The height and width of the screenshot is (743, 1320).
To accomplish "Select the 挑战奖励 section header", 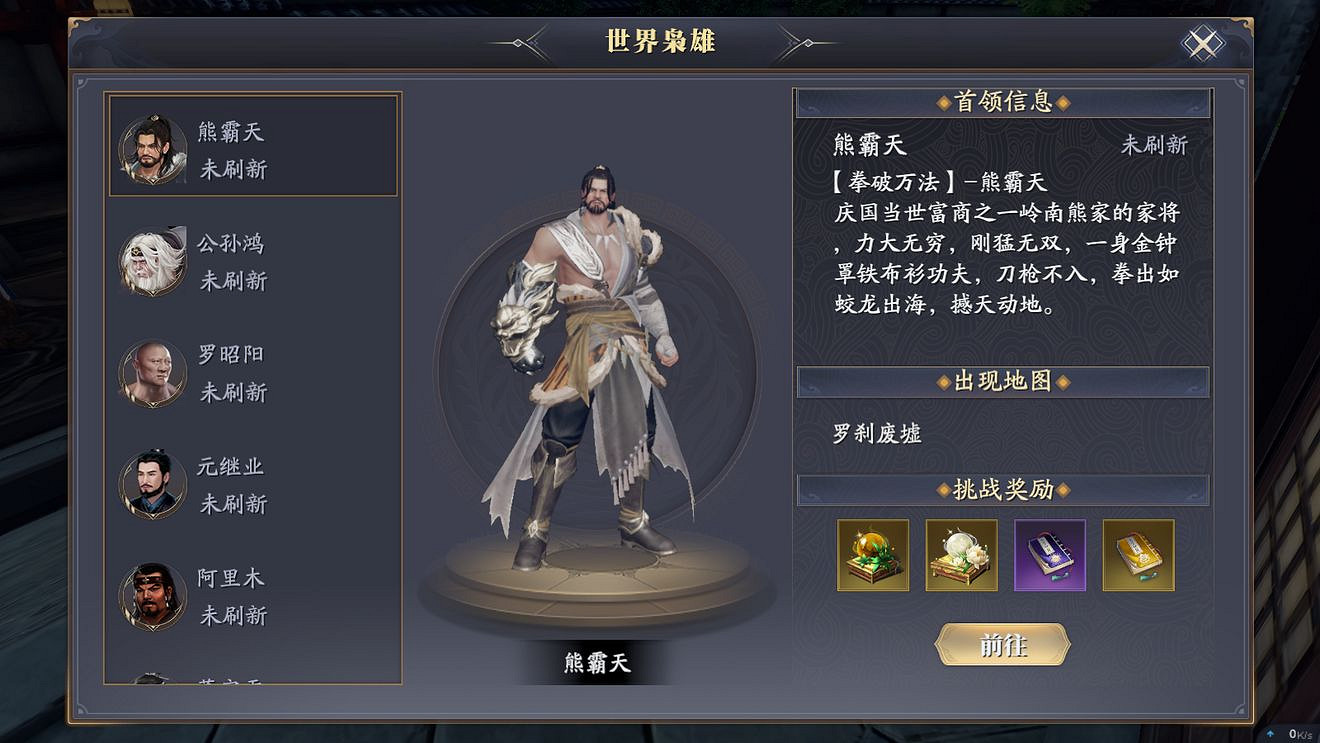I will [x=1003, y=489].
